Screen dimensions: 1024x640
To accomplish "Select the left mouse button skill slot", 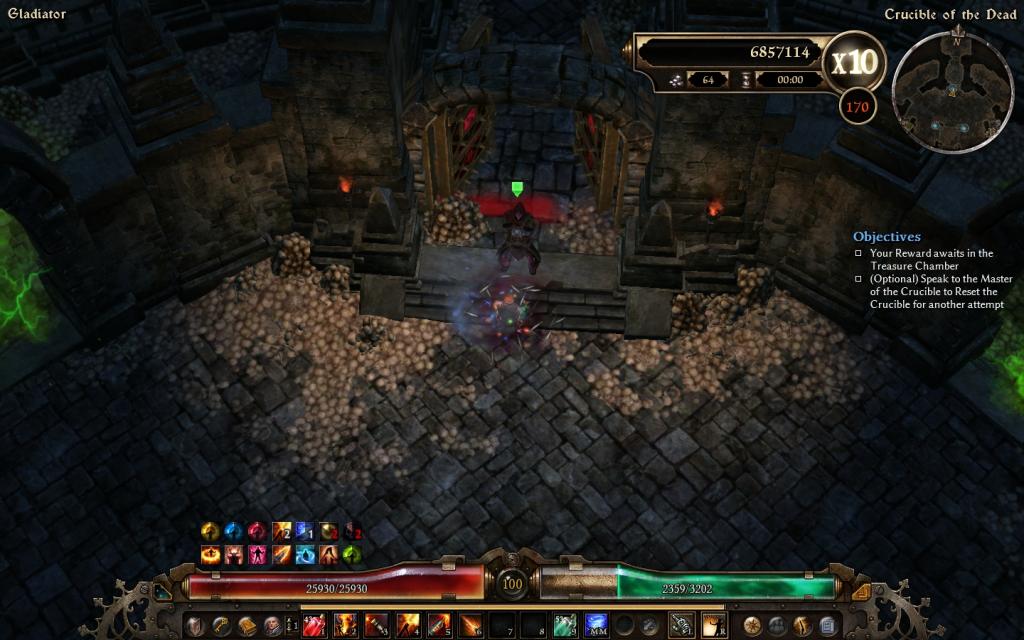I will click(682, 626).
